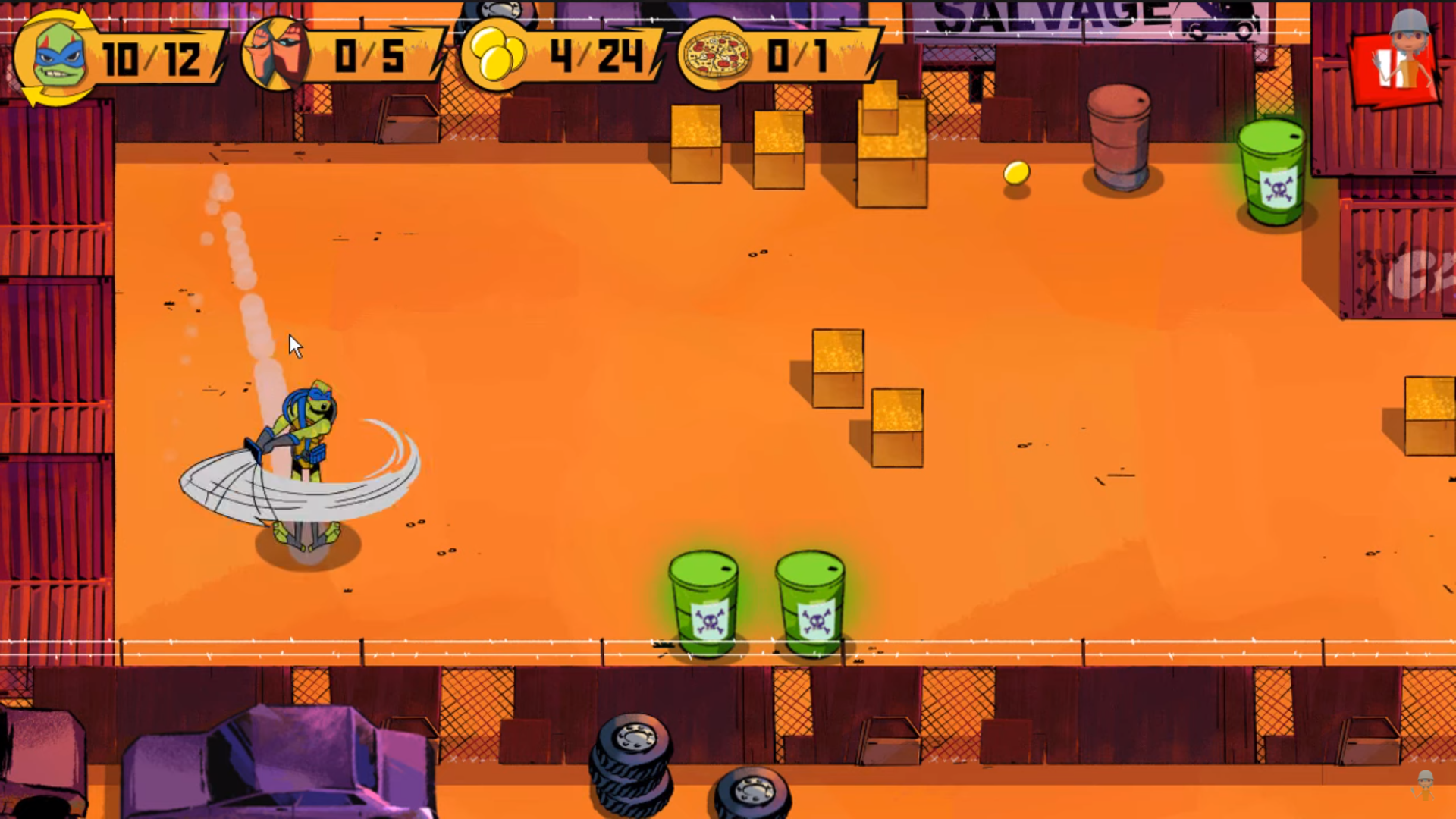
Task: Collect the yellow coin near the rusty barrel
Action: (1016, 173)
